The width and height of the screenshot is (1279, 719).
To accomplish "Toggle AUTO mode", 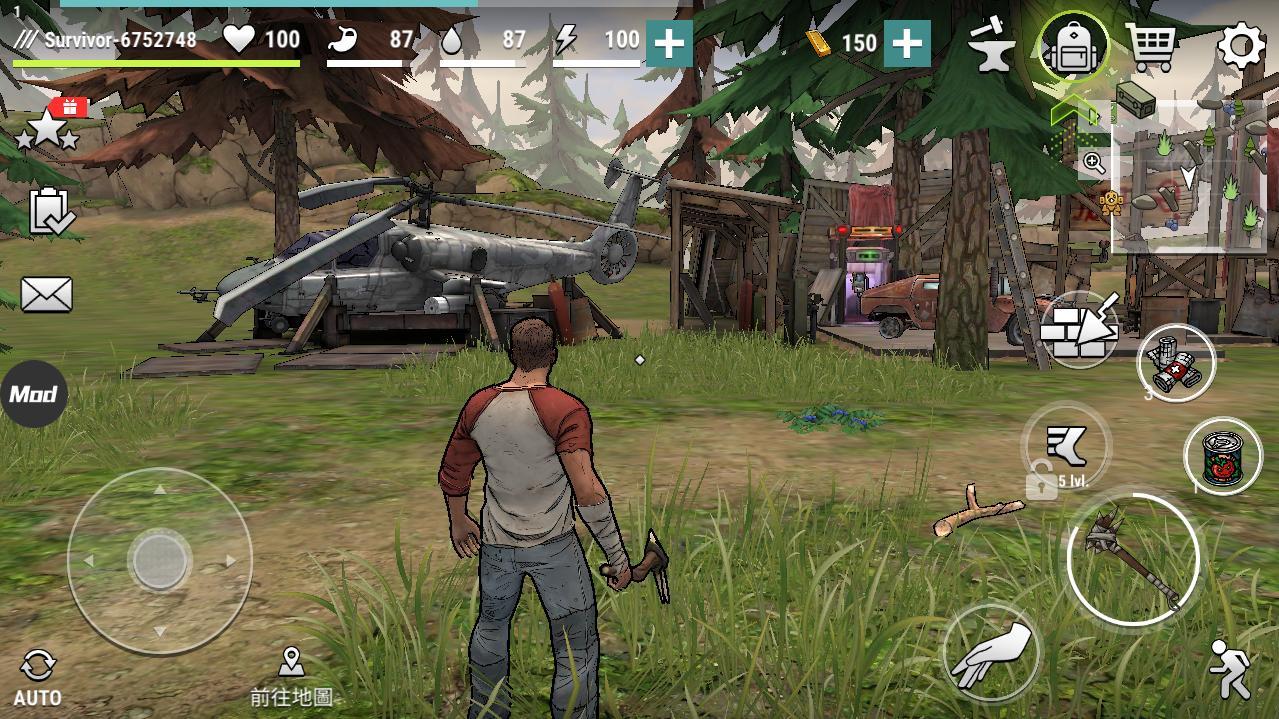I will click(x=38, y=677).
